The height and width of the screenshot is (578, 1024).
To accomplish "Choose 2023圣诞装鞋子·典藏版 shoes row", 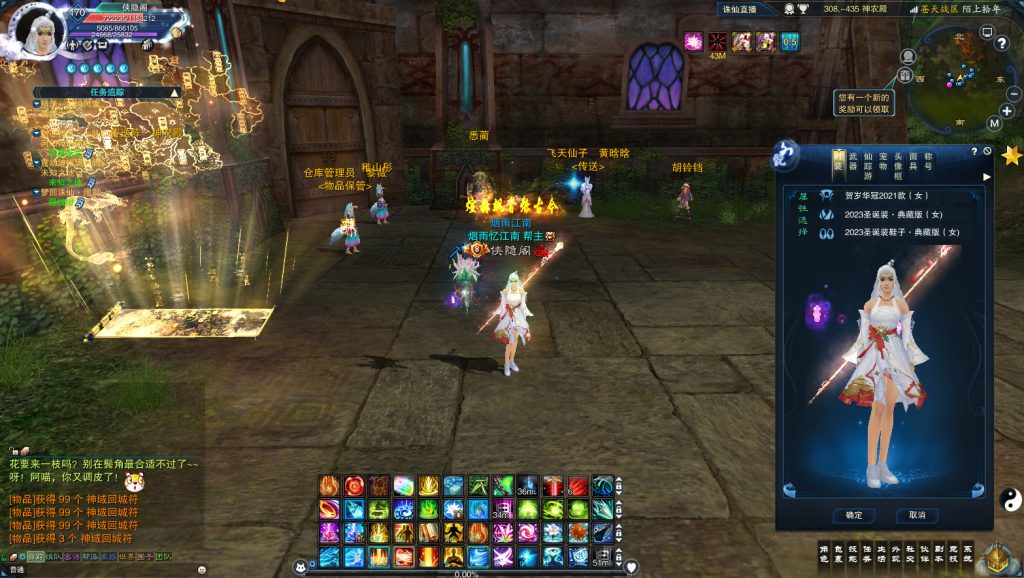I will [x=892, y=232].
